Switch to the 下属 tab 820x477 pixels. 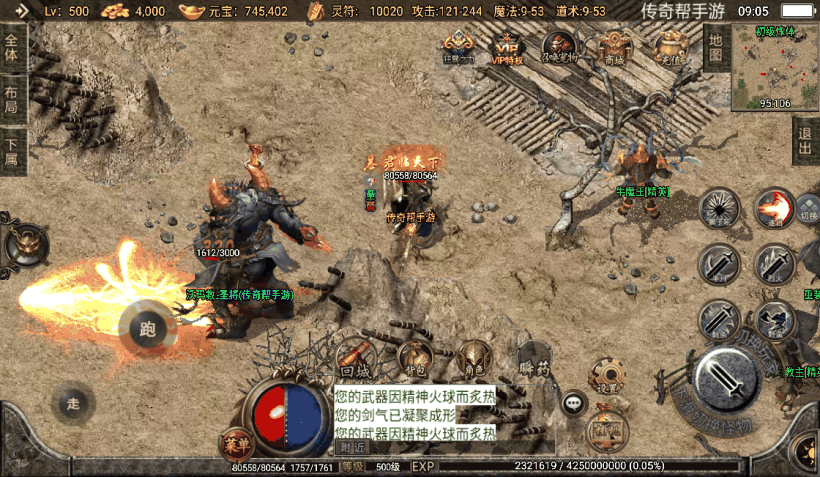click(x=12, y=152)
